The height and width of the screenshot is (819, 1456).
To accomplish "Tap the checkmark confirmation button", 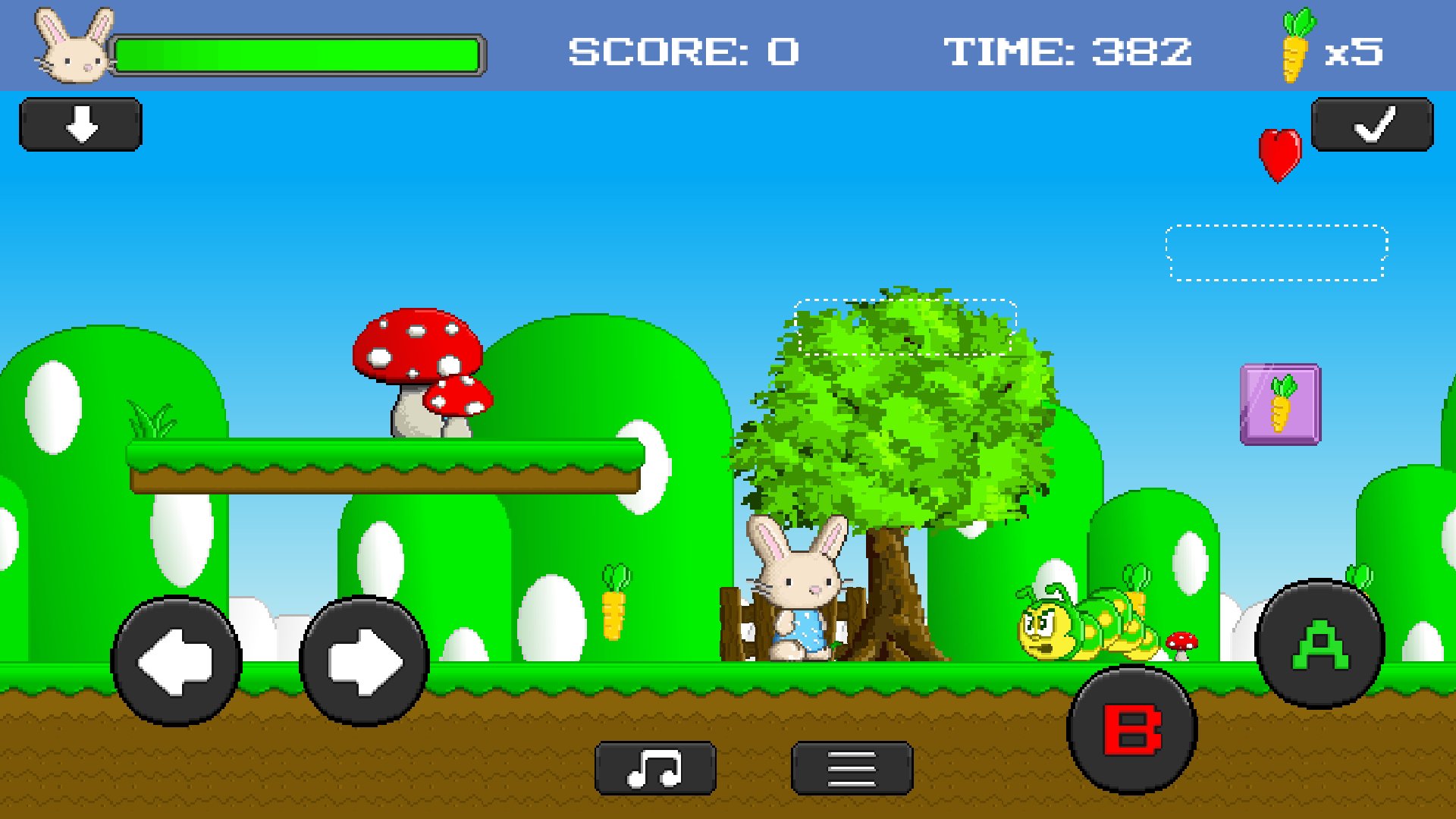I will coord(1370,124).
